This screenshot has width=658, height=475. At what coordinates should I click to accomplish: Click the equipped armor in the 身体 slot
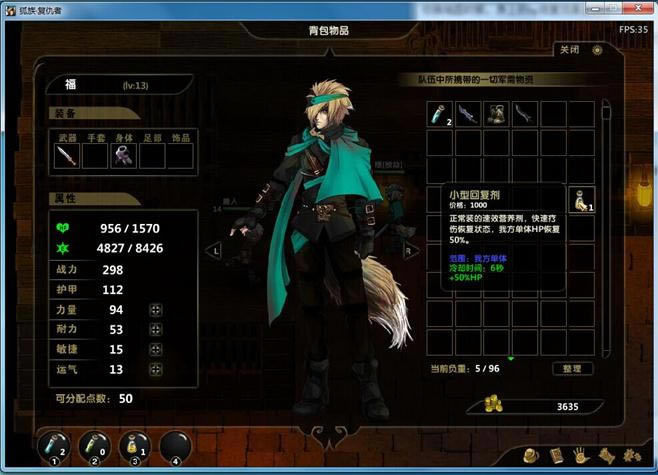[123, 155]
